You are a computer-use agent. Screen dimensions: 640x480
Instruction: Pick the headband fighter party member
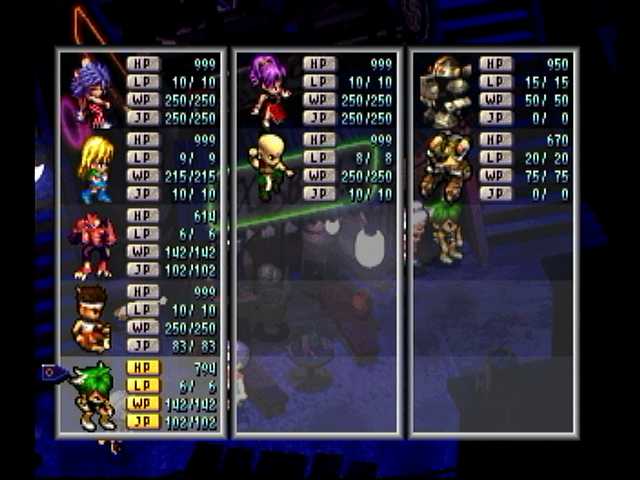(x=92, y=318)
